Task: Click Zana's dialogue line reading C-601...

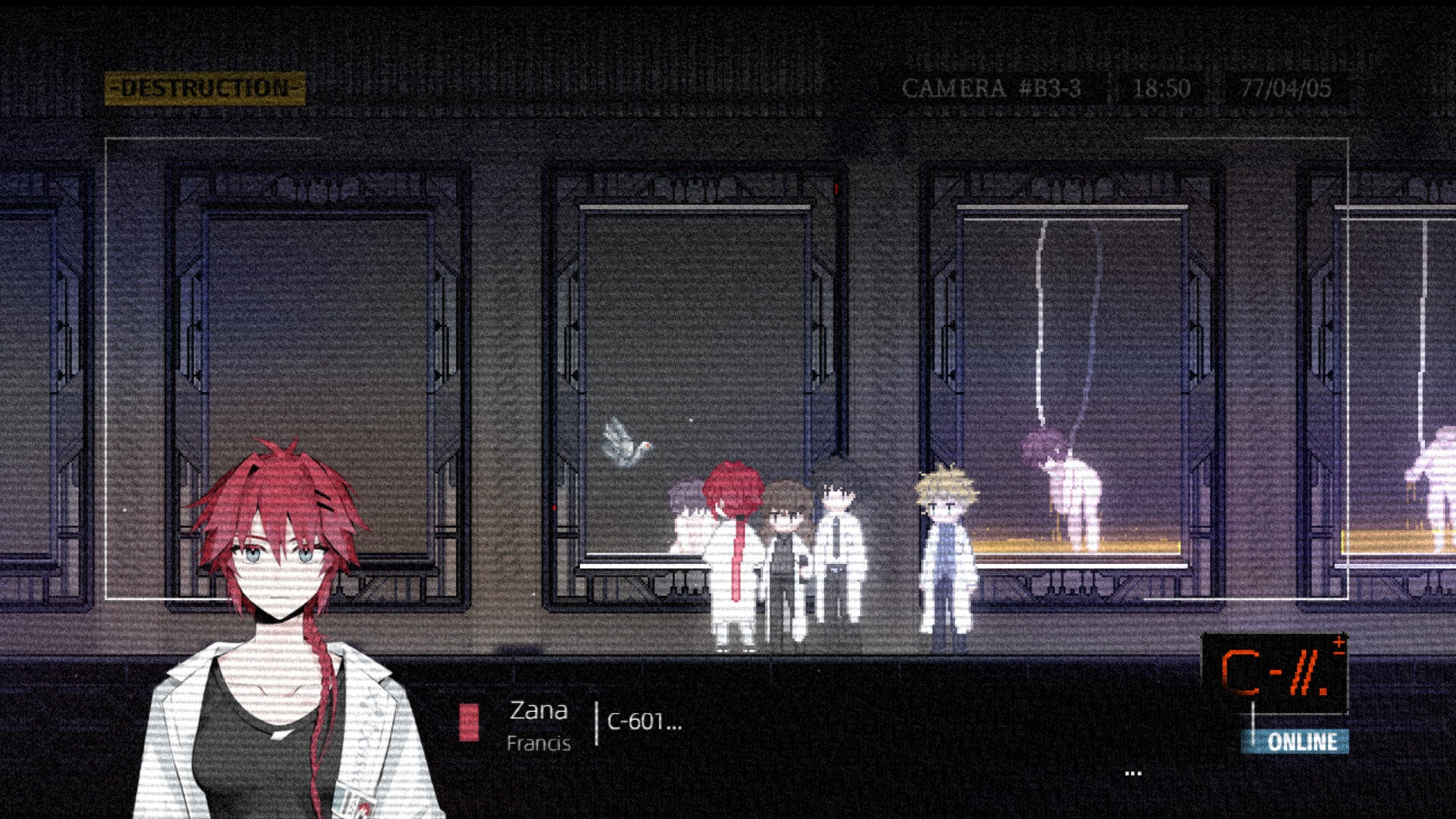Action: 644,722
